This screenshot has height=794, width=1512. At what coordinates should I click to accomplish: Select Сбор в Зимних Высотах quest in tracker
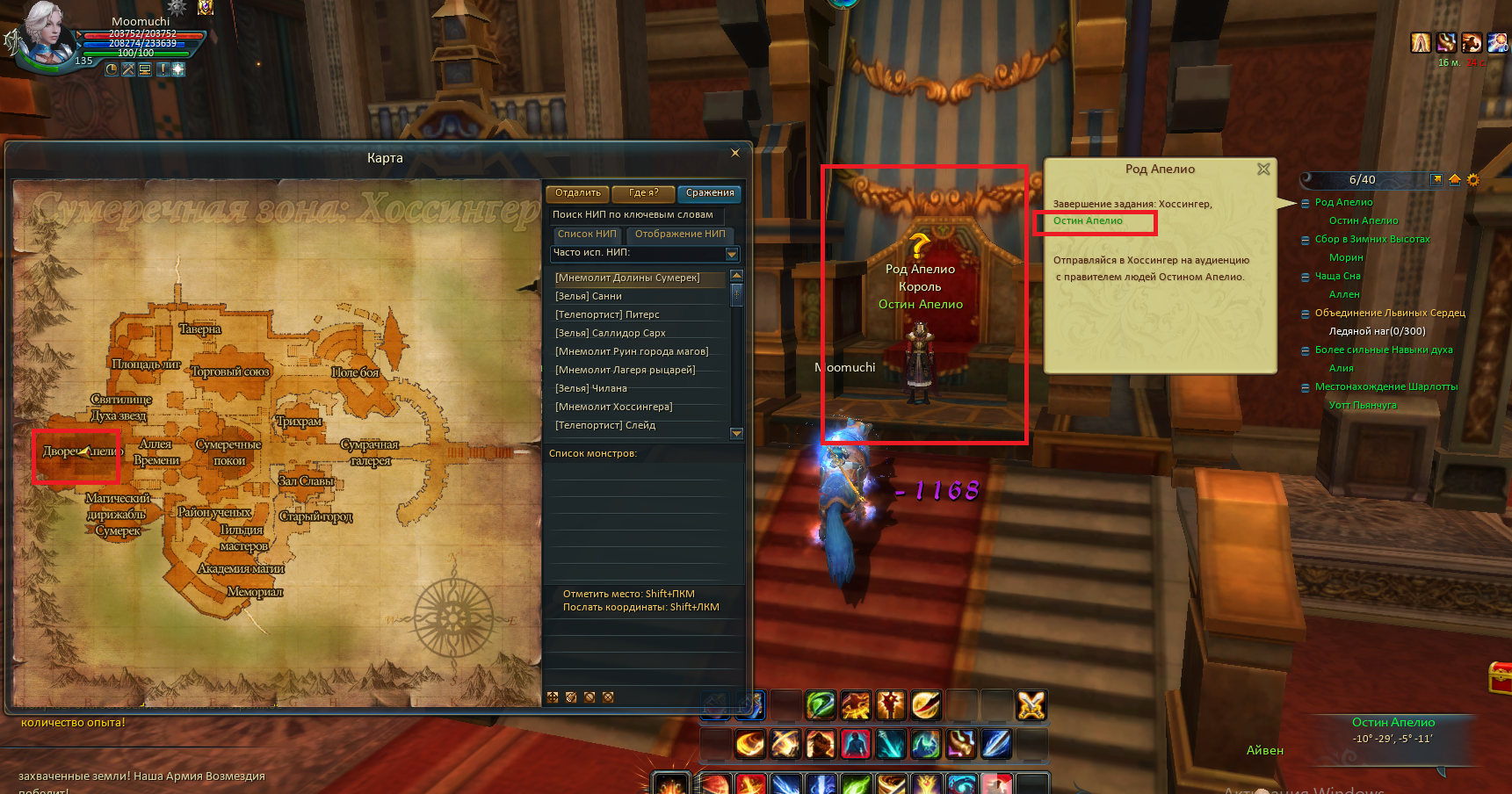click(1371, 239)
